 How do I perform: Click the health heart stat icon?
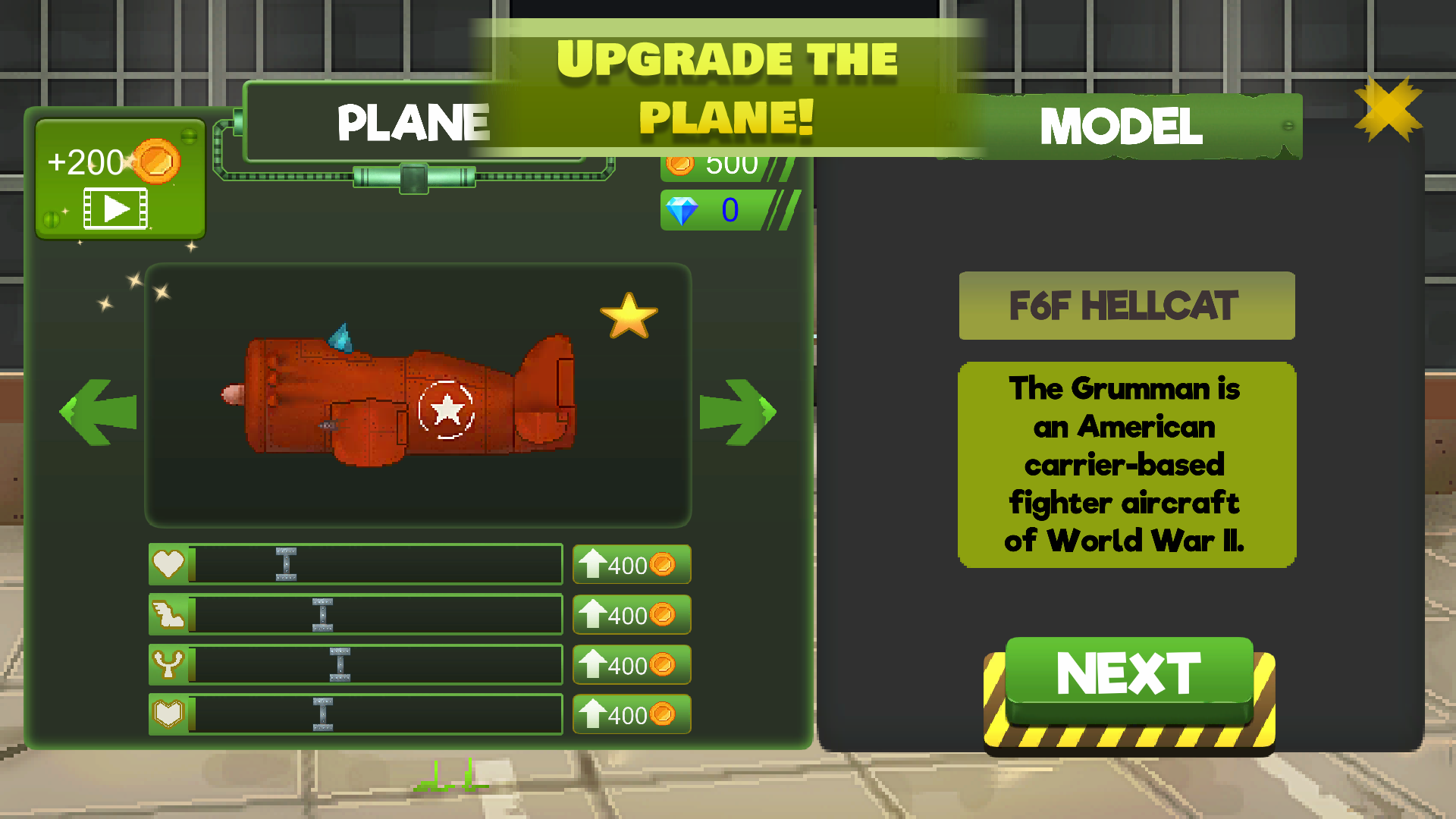coord(170,563)
